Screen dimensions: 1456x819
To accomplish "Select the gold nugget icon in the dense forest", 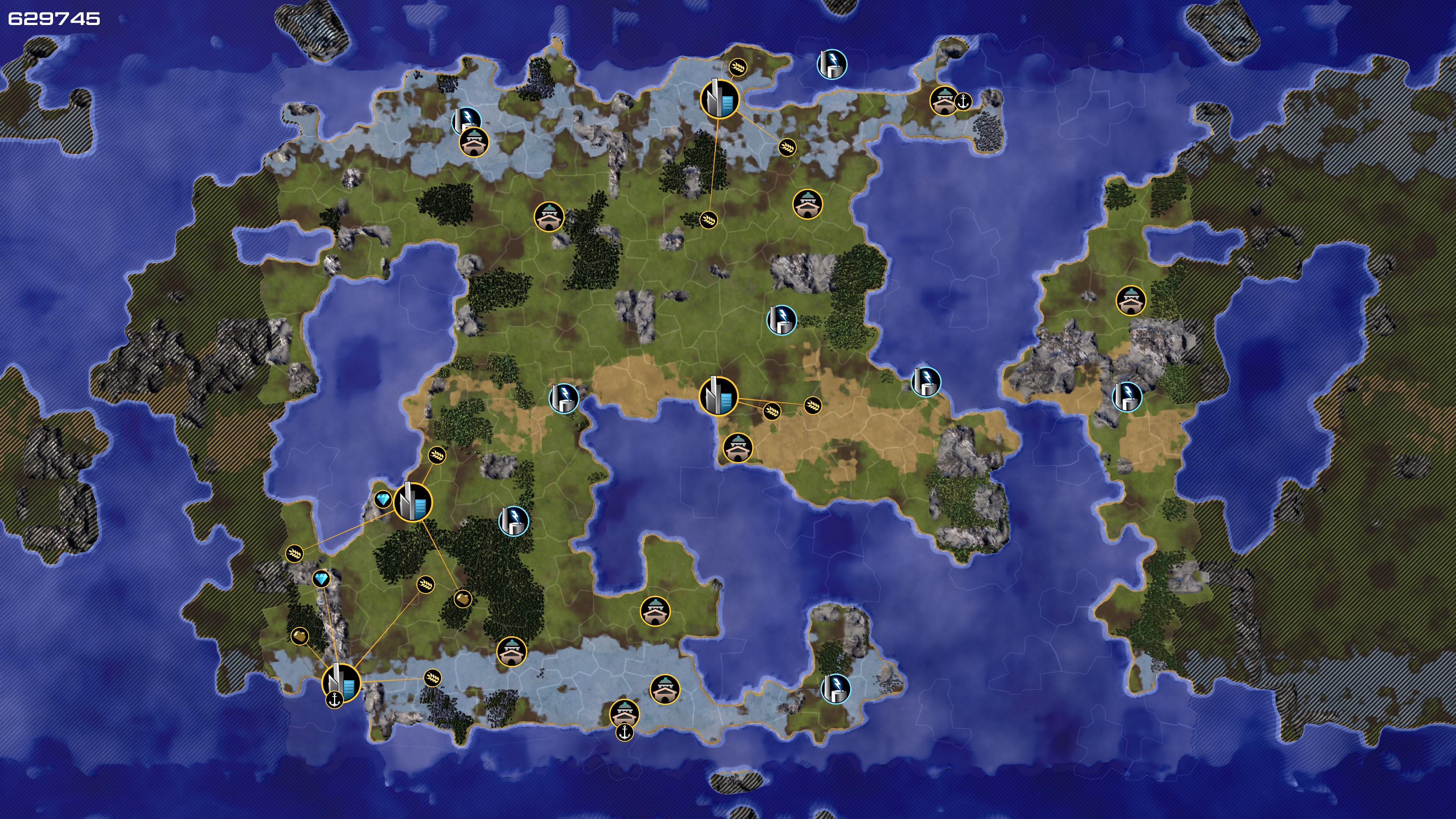I will click(x=462, y=599).
